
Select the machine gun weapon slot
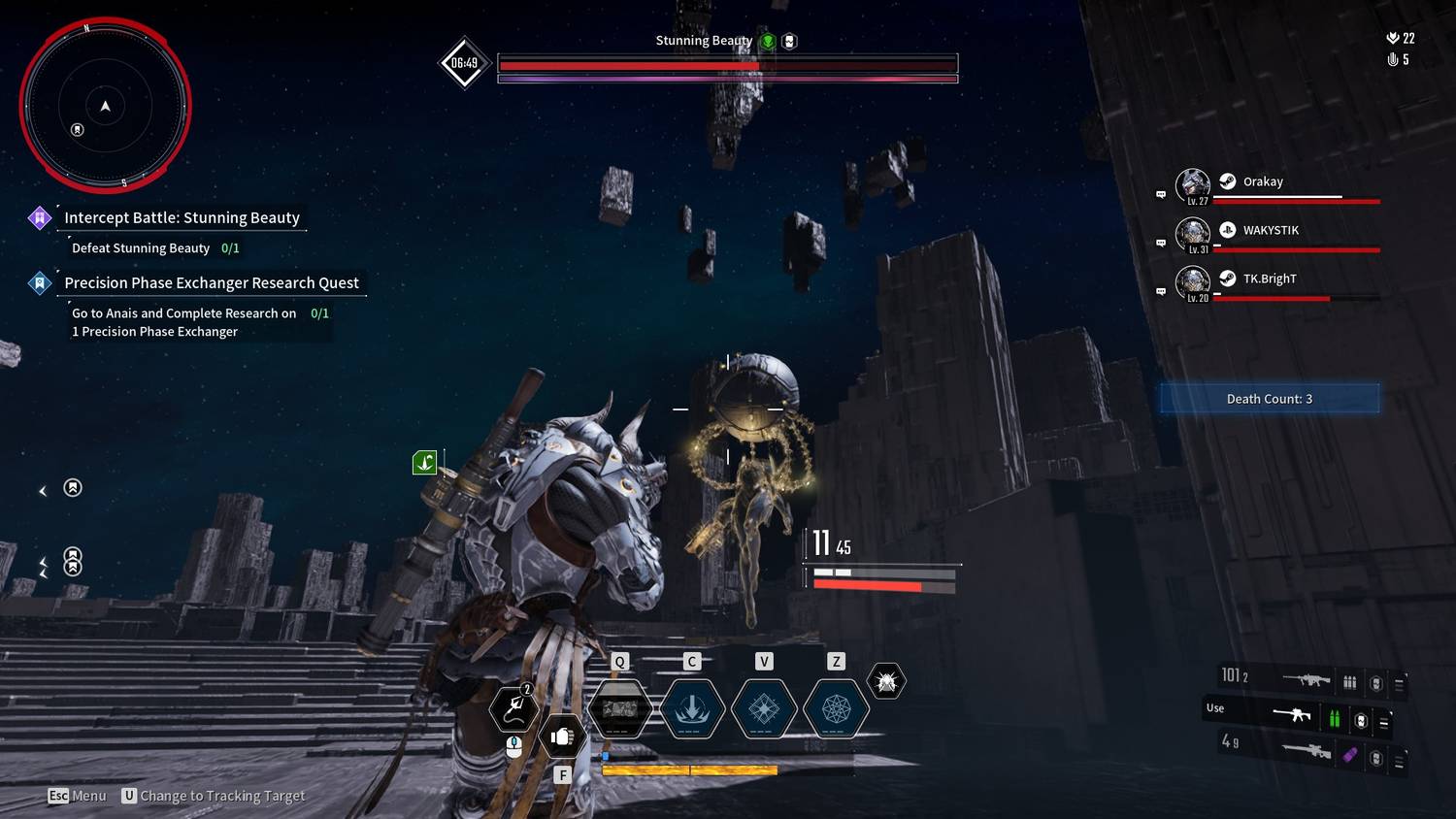[1306, 679]
